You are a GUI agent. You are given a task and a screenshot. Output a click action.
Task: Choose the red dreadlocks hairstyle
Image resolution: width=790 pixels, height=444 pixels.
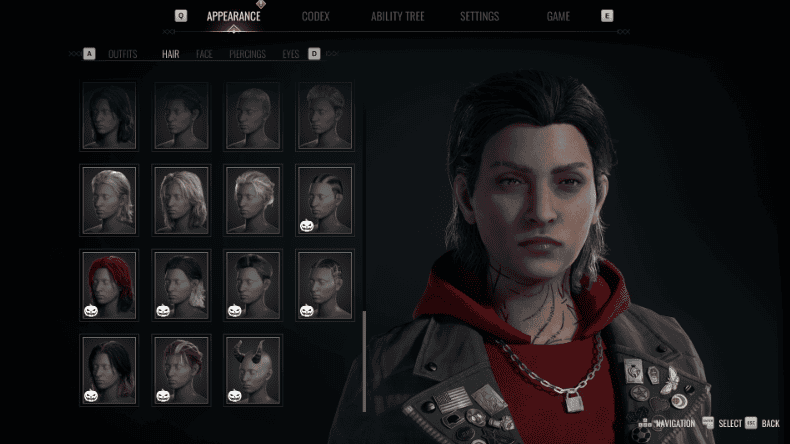(109, 285)
